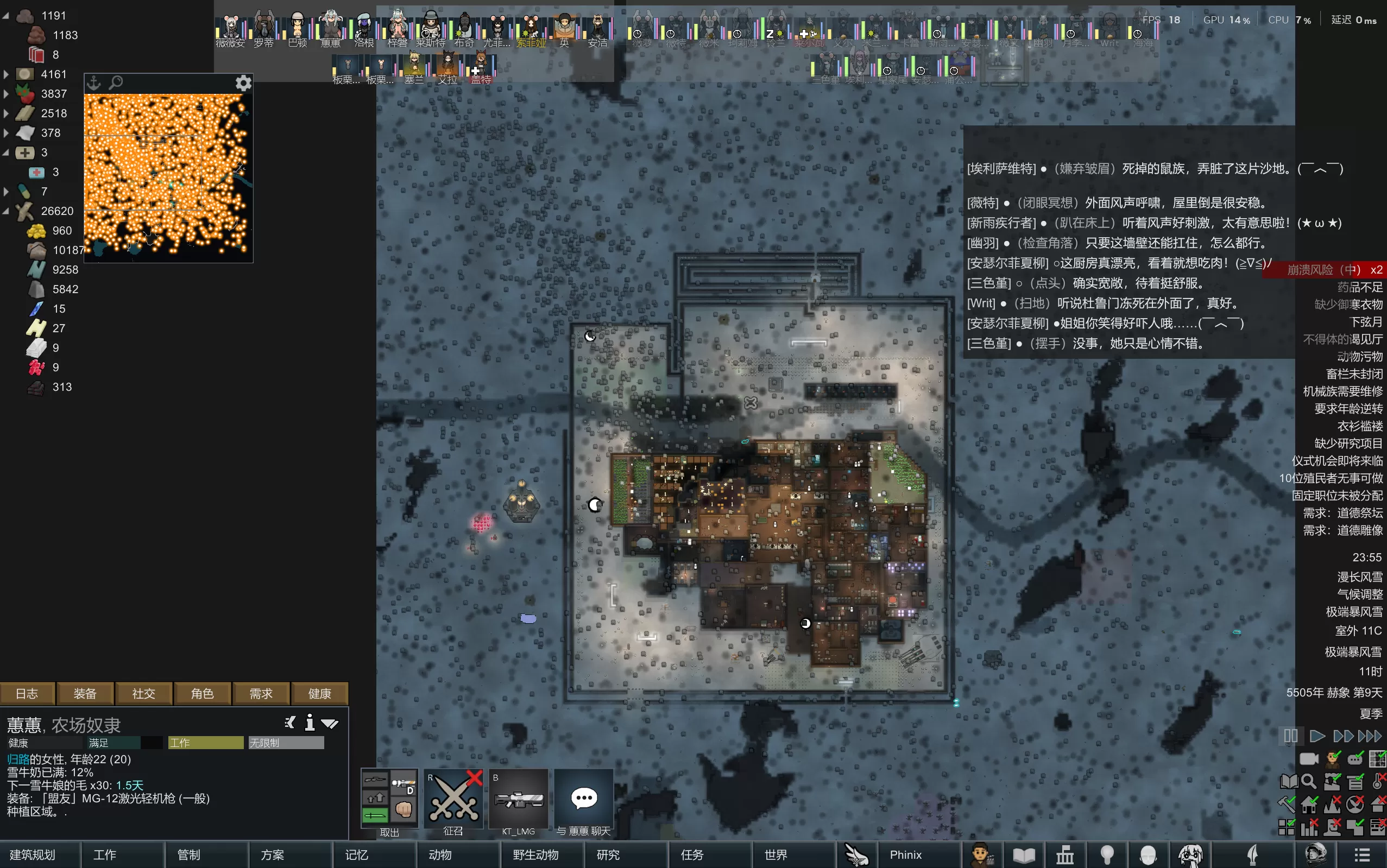This screenshot has width=1387, height=868.
Task: Open minimap settings gear
Action: click(x=243, y=83)
